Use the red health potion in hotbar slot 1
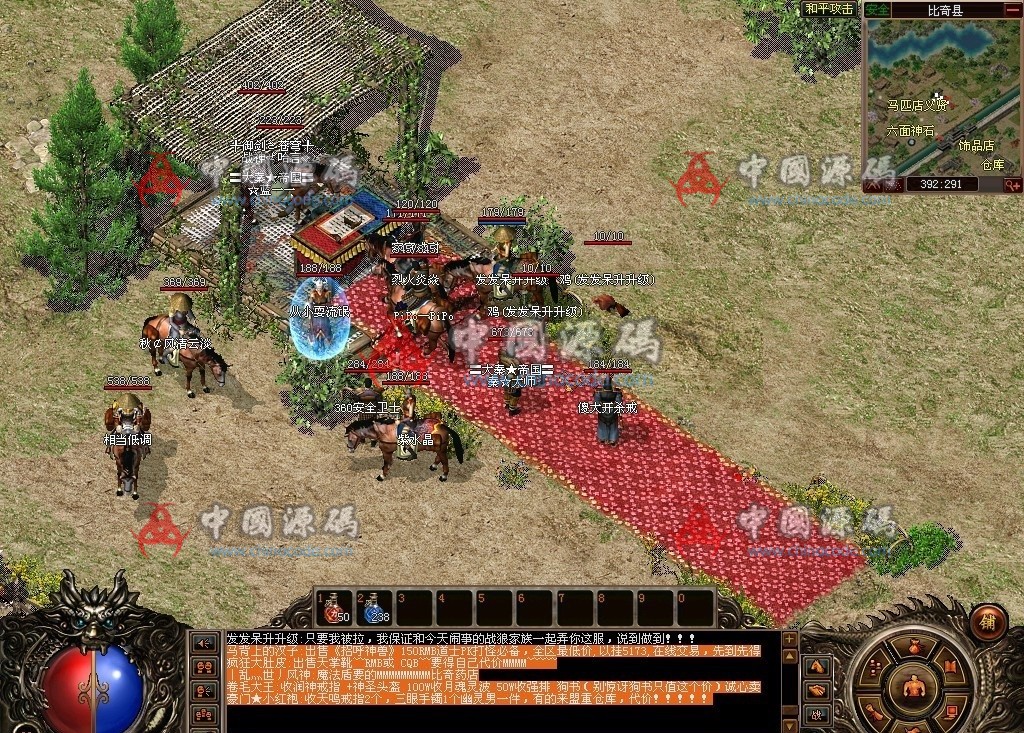Image resolution: width=1024 pixels, height=733 pixels. click(335, 608)
